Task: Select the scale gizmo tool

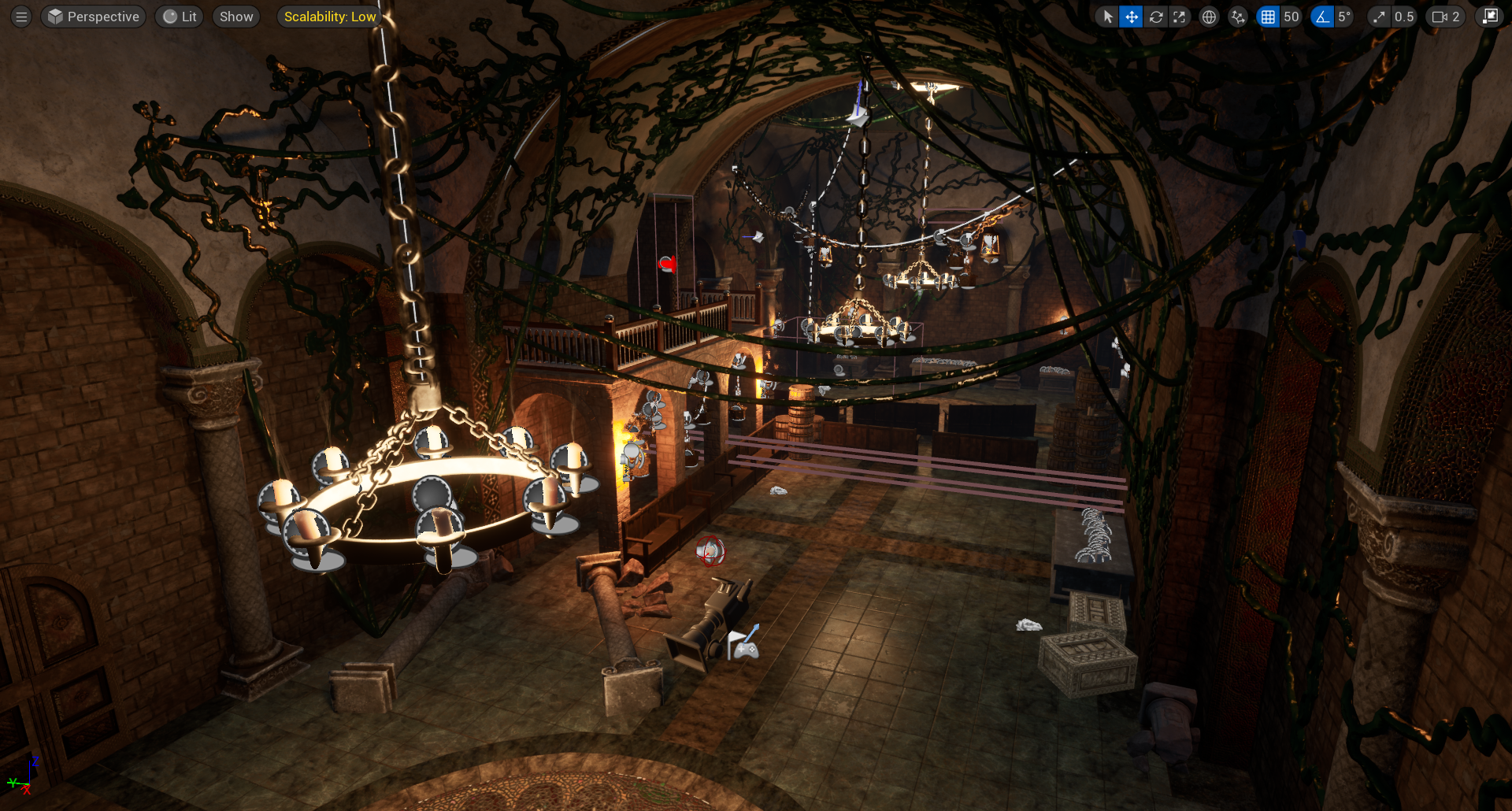Action: pyautogui.click(x=1179, y=17)
